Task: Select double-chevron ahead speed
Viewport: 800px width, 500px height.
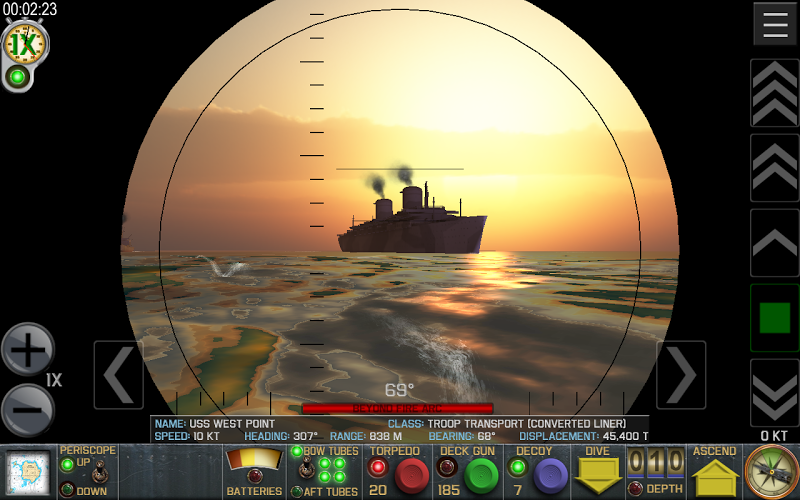Action: coord(775,167)
